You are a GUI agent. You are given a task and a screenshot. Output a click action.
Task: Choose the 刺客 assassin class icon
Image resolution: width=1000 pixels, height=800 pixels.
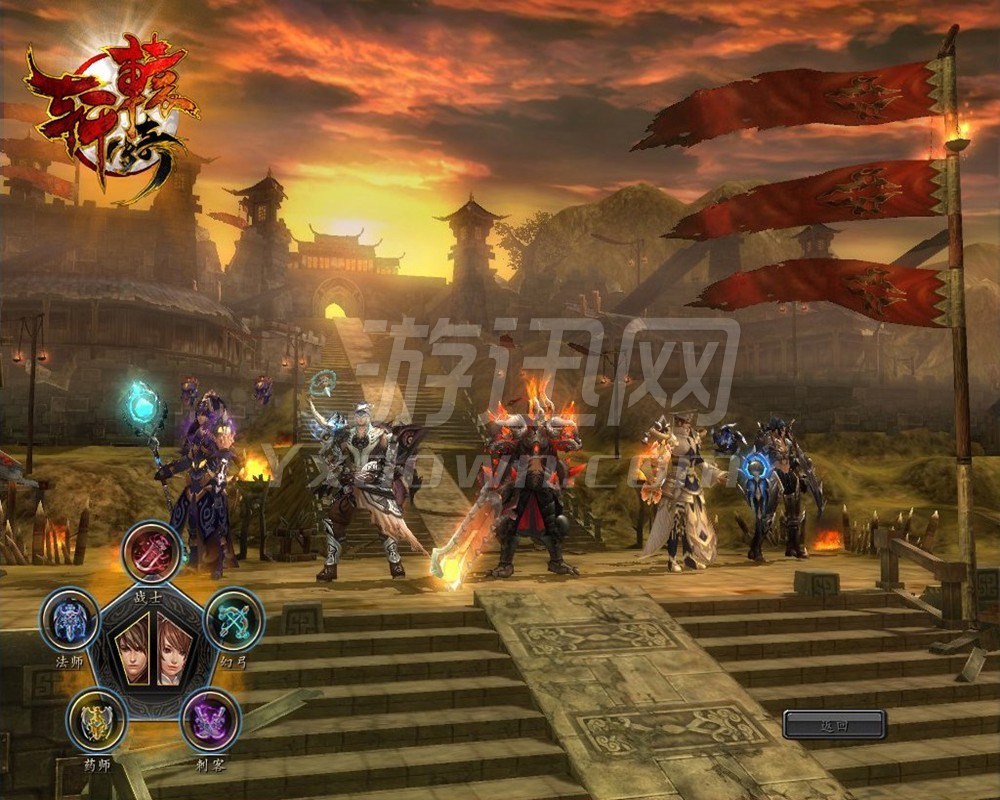pos(210,720)
